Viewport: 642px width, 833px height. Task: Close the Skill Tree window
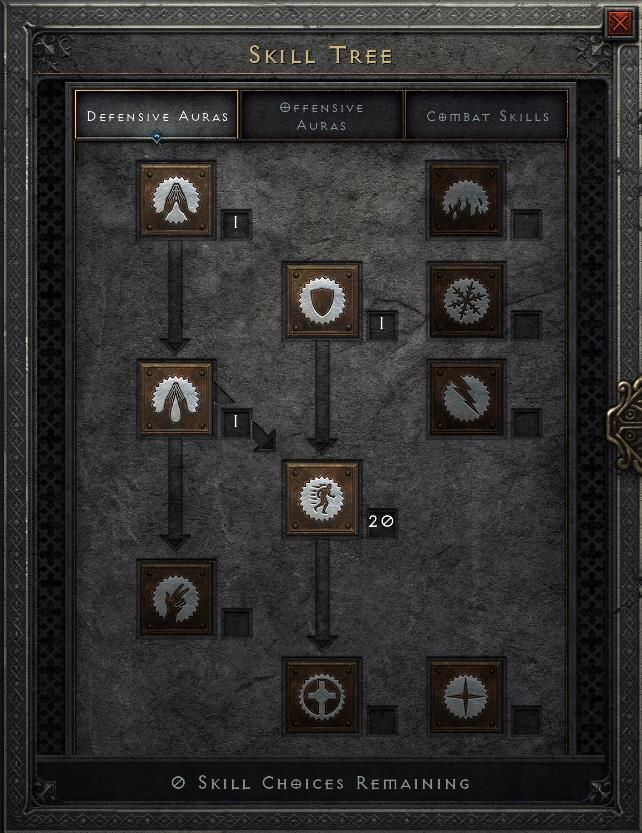click(x=618, y=22)
